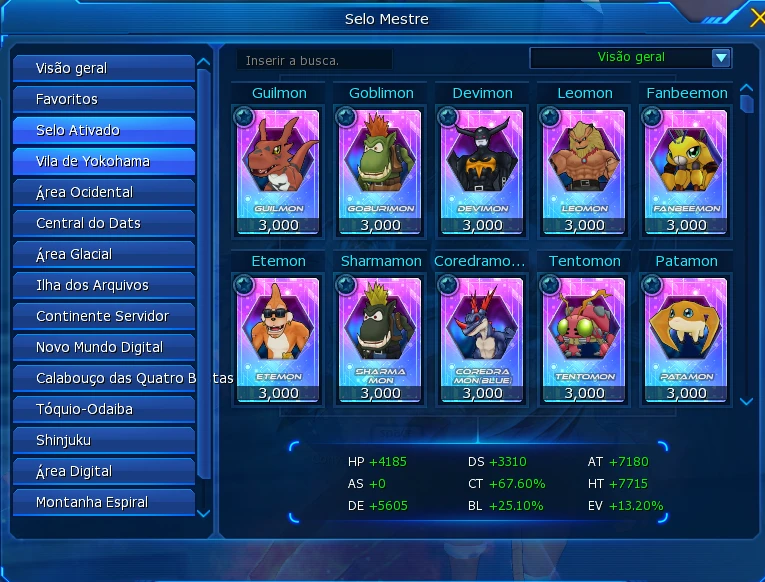This screenshot has width=765, height=582.
Task: Select the Etemon seal card
Action: click(x=279, y=333)
